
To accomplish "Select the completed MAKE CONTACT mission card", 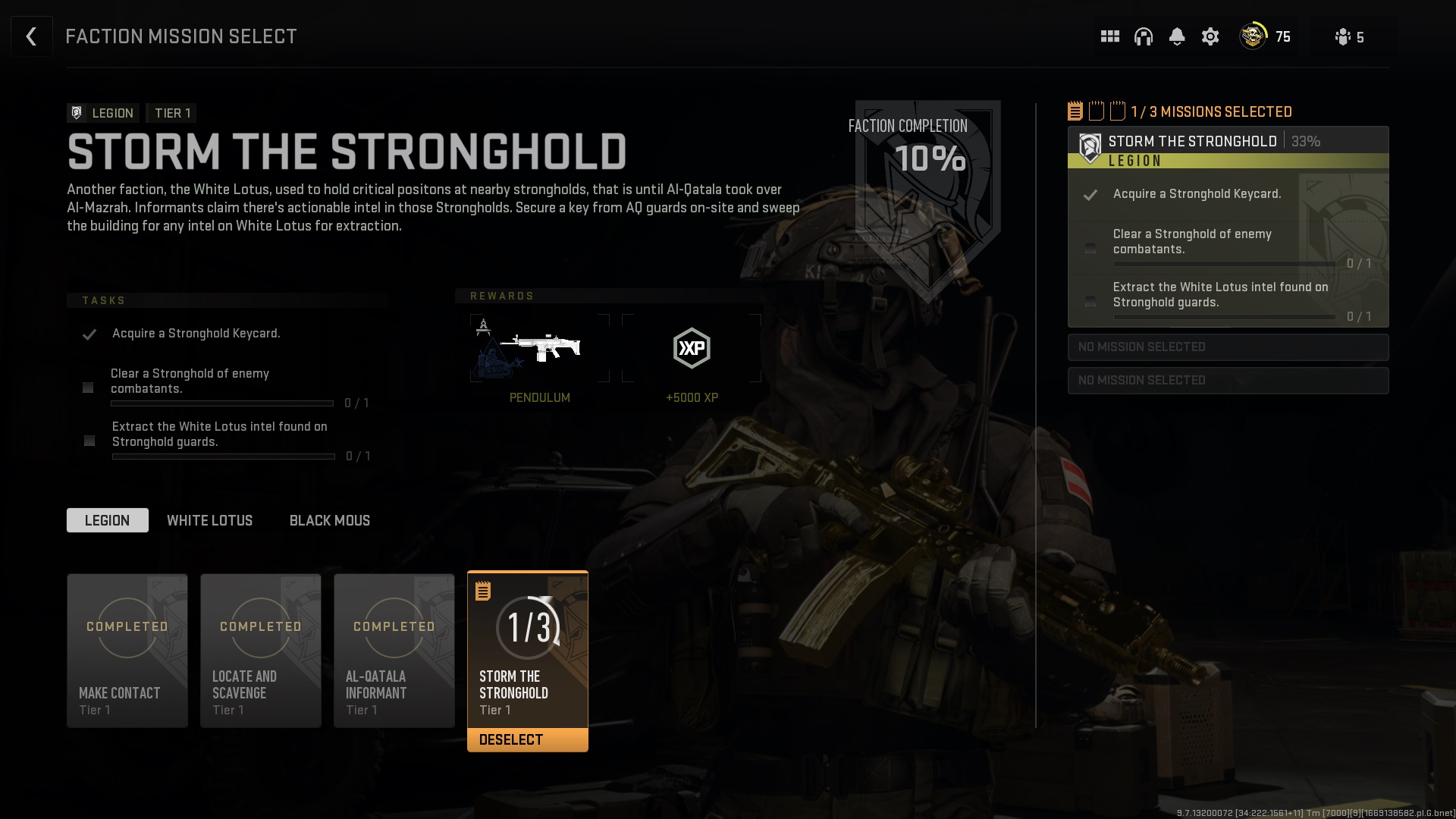I will point(127,651).
